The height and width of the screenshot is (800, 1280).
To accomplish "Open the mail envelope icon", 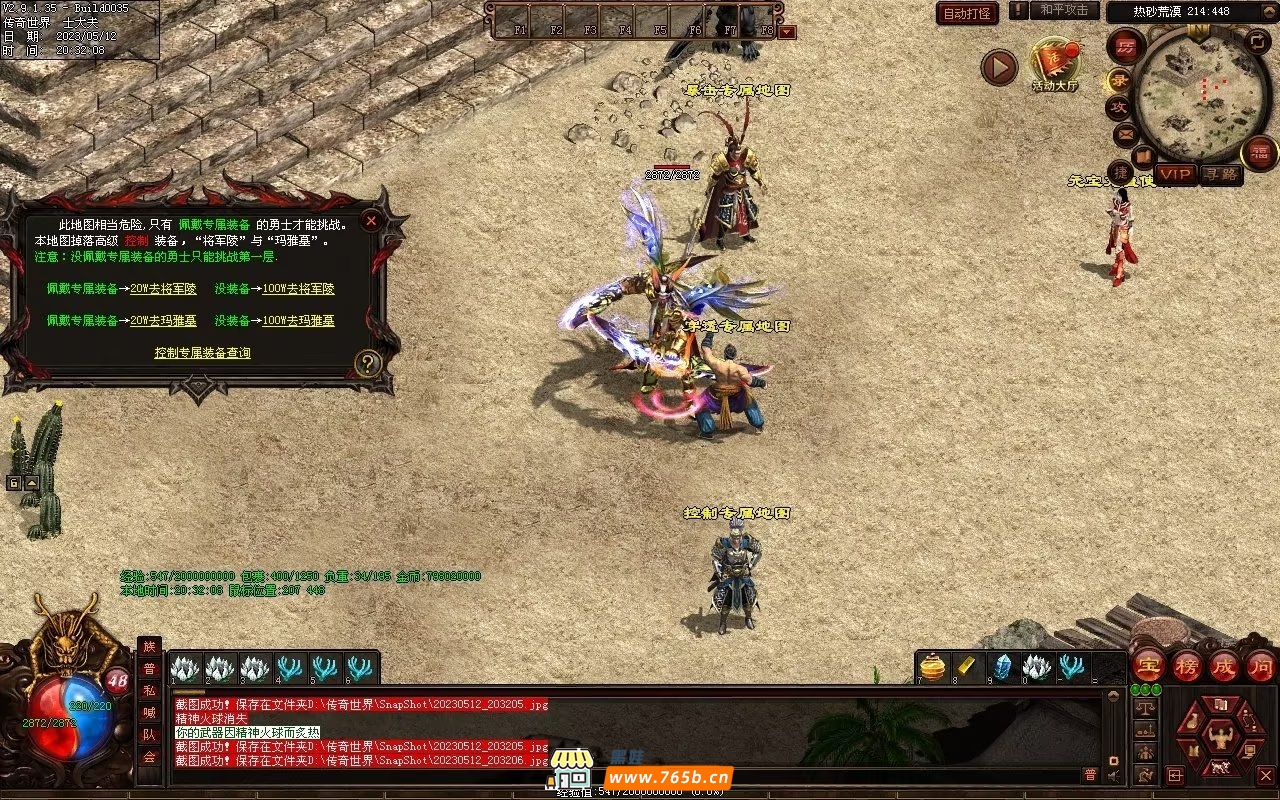I will pyautogui.click(x=1125, y=133).
